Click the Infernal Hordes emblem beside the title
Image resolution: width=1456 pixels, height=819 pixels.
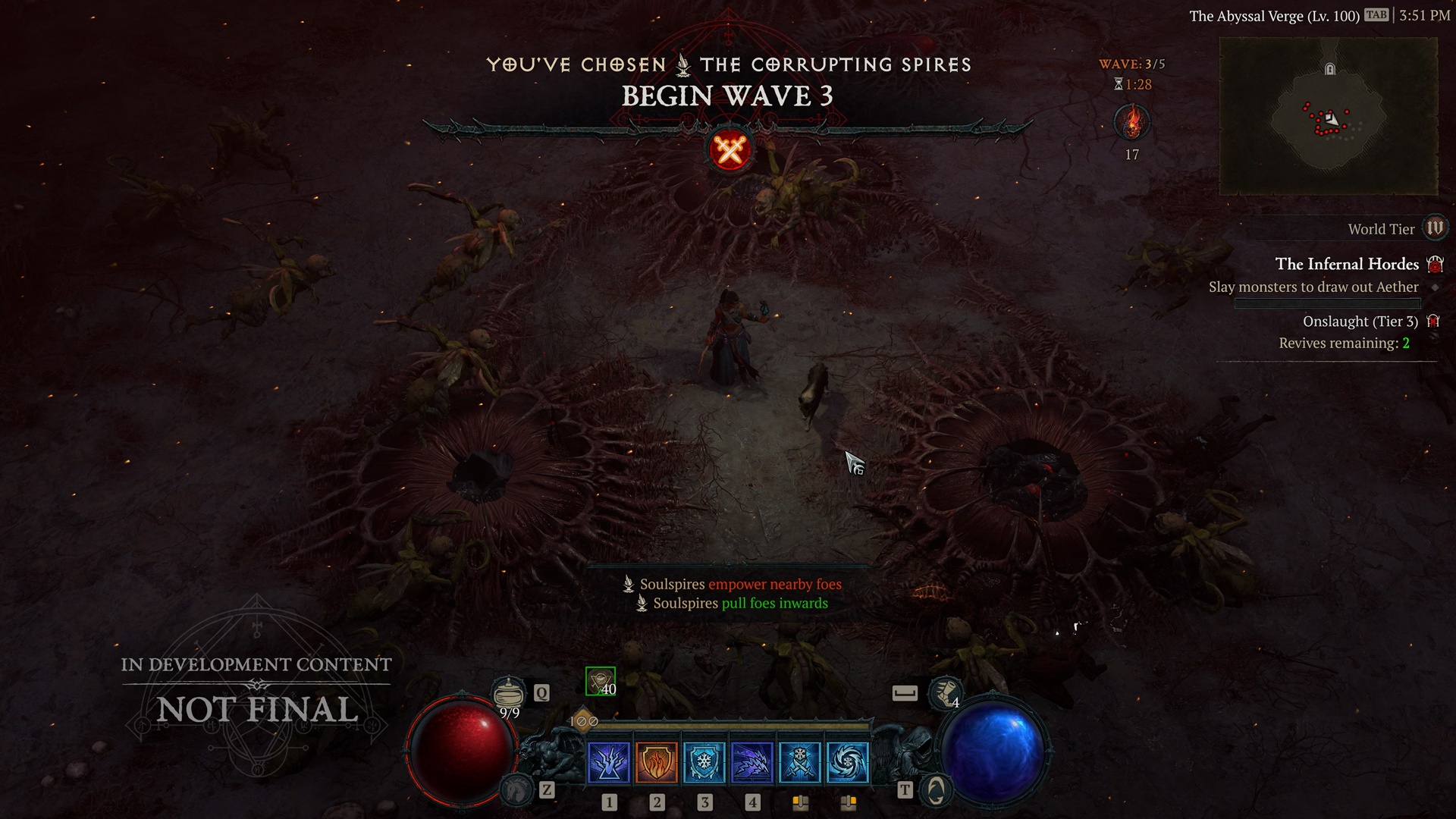click(x=1433, y=263)
